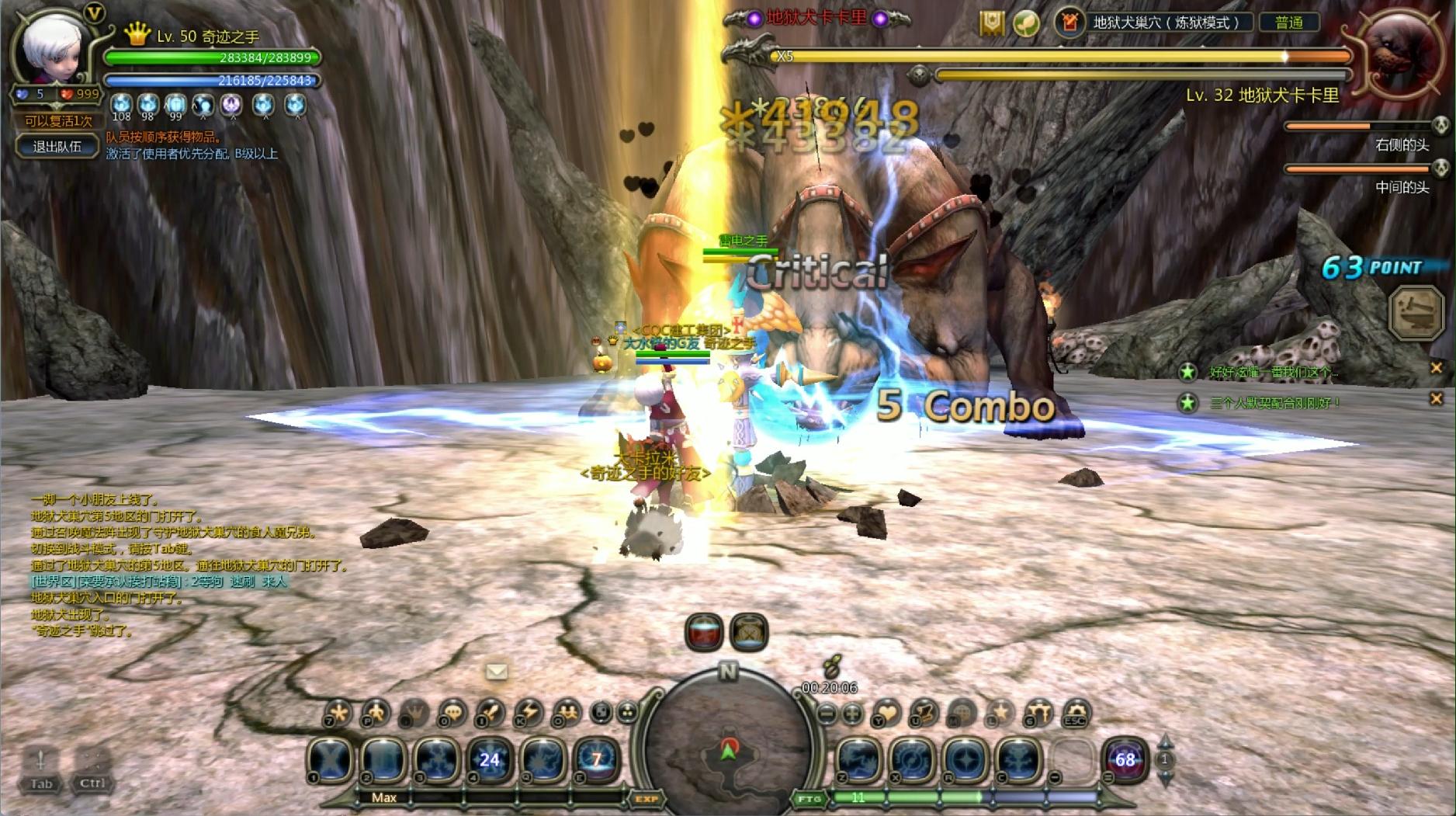
Task: Activate the skill slot showing cooldown 7
Action: click(x=596, y=759)
